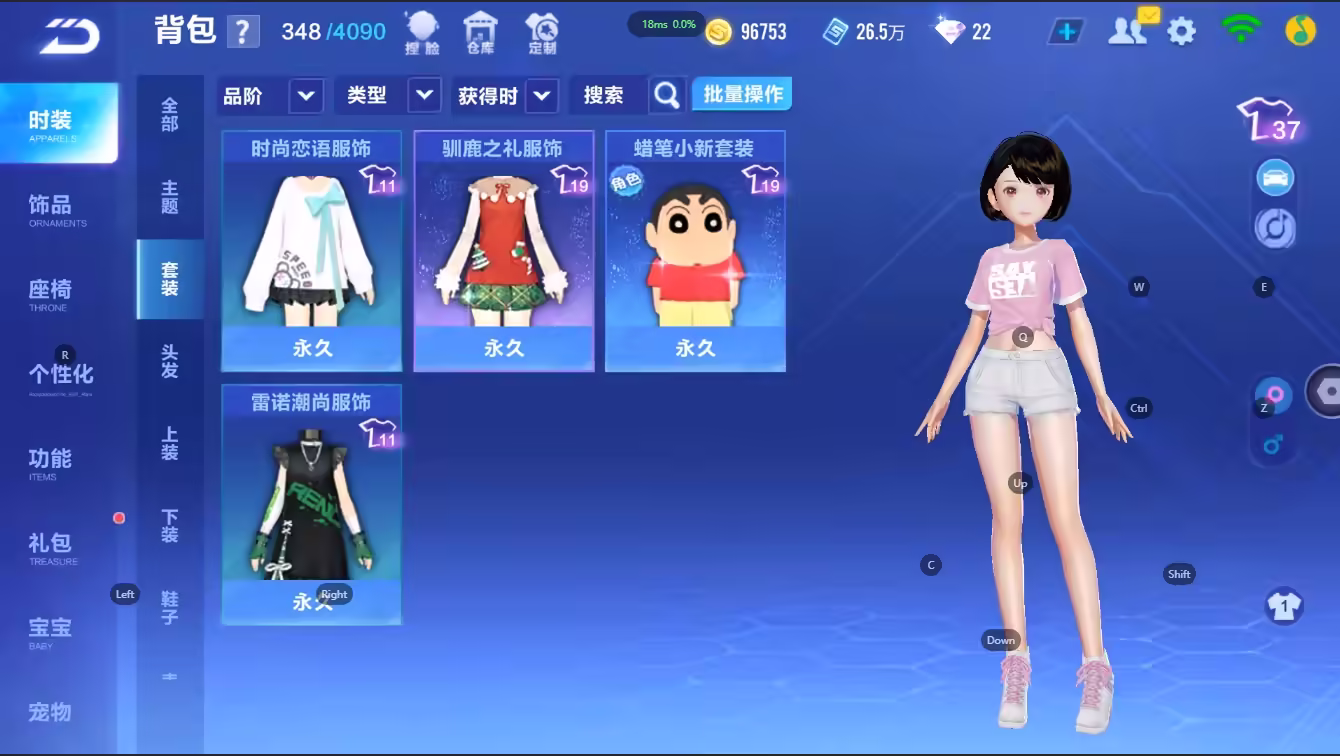The image size is (1340, 756).
Task: Choose the 驯鹿之礼服饰 outfit card
Action: (503, 250)
